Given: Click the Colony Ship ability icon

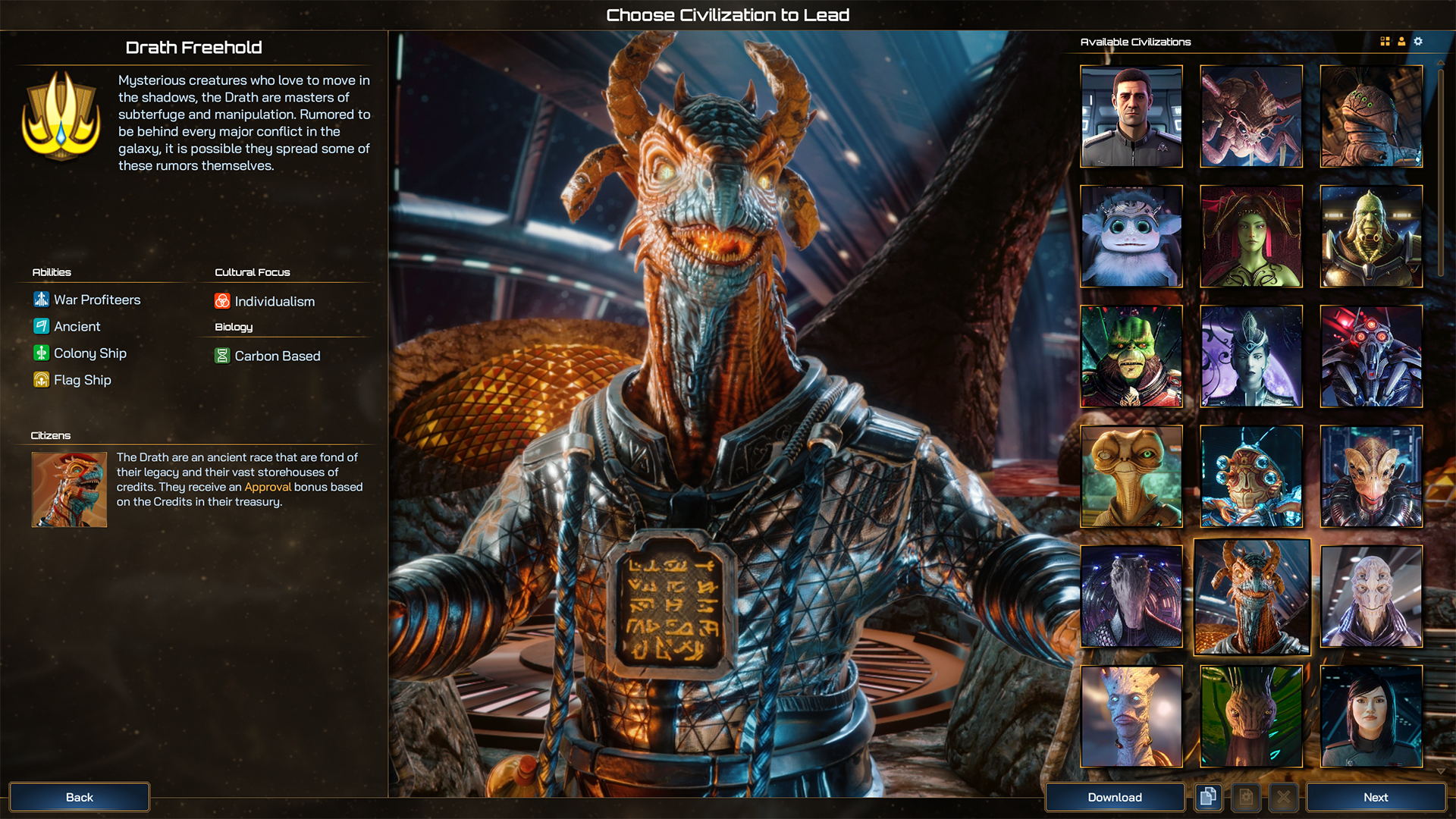Looking at the screenshot, I should point(40,353).
